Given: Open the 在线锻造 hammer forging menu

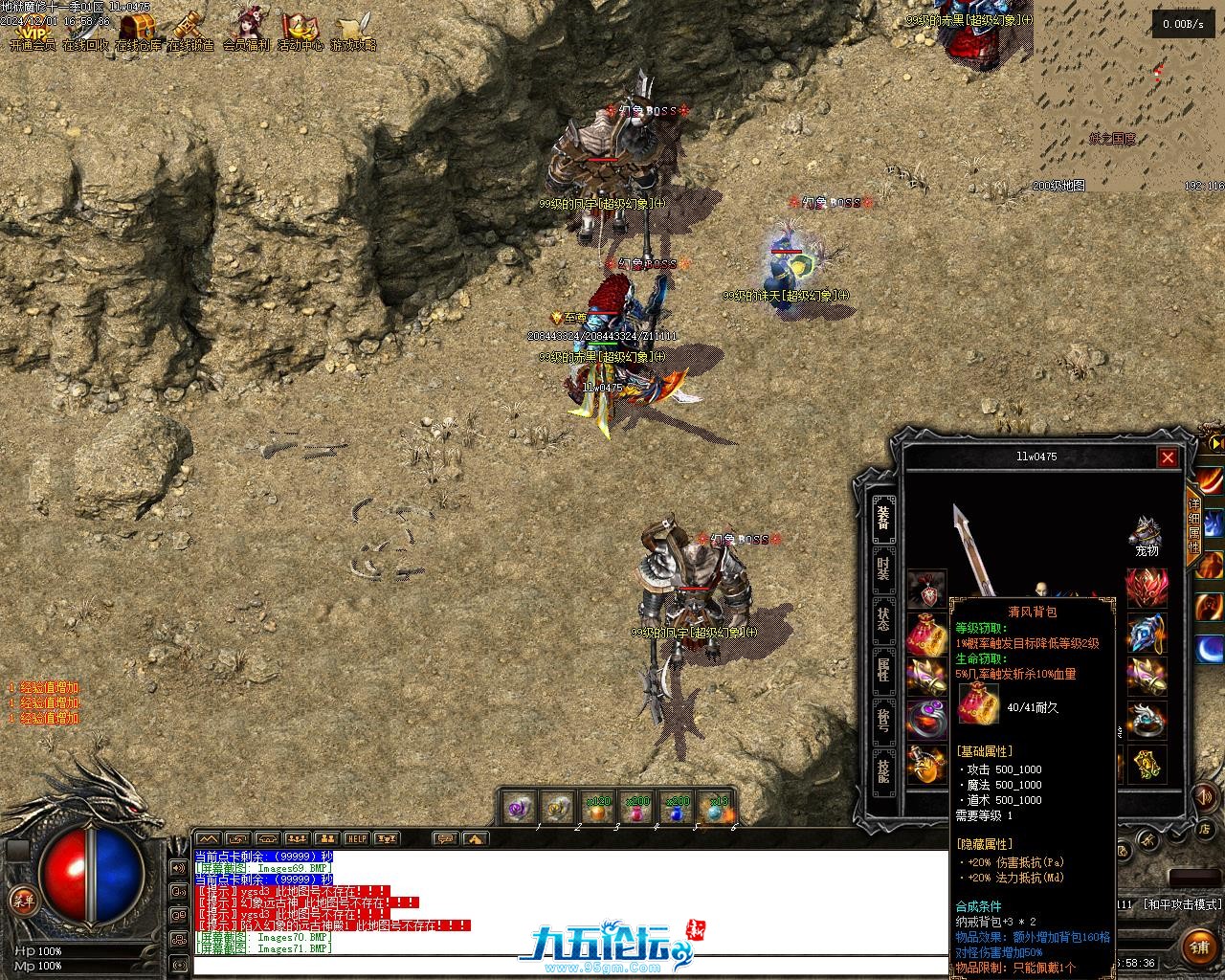Looking at the screenshot, I should tap(190, 32).
